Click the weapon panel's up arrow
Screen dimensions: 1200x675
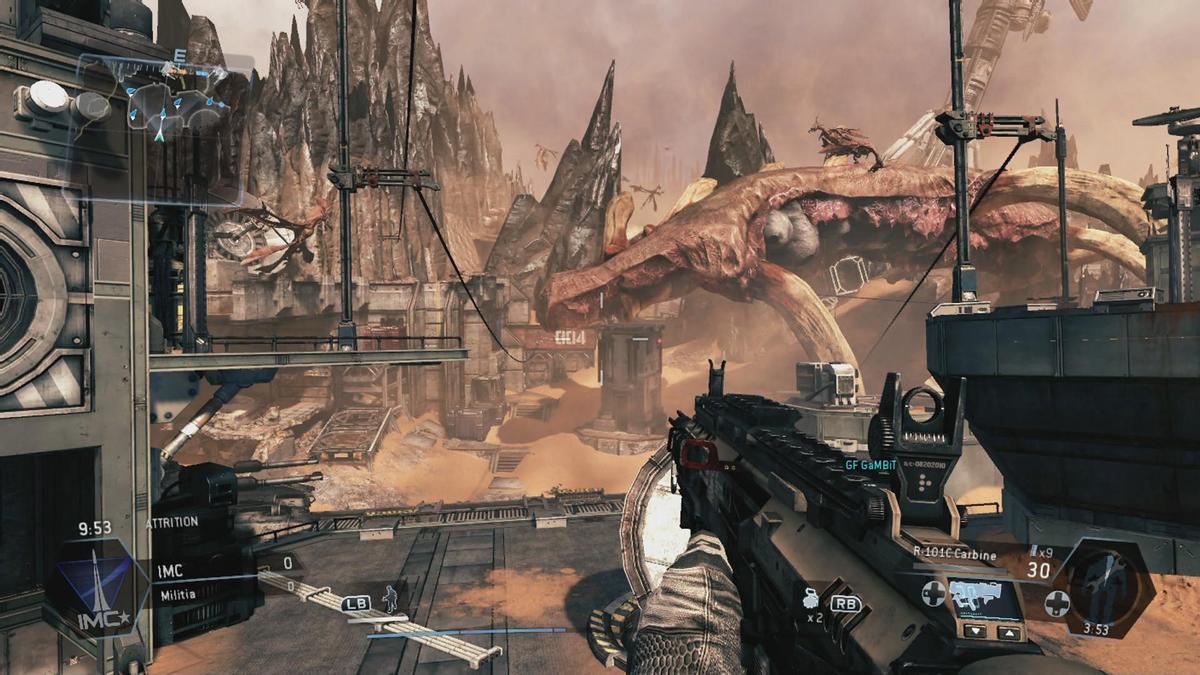(x=1009, y=632)
